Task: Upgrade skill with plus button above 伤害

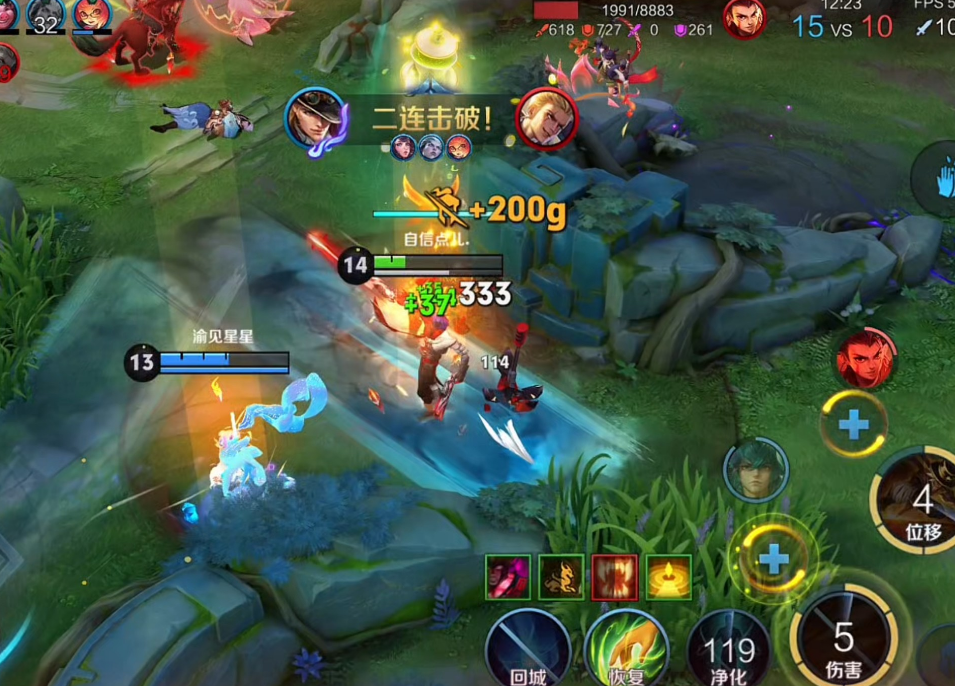Action: pyautogui.click(x=773, y=558)
